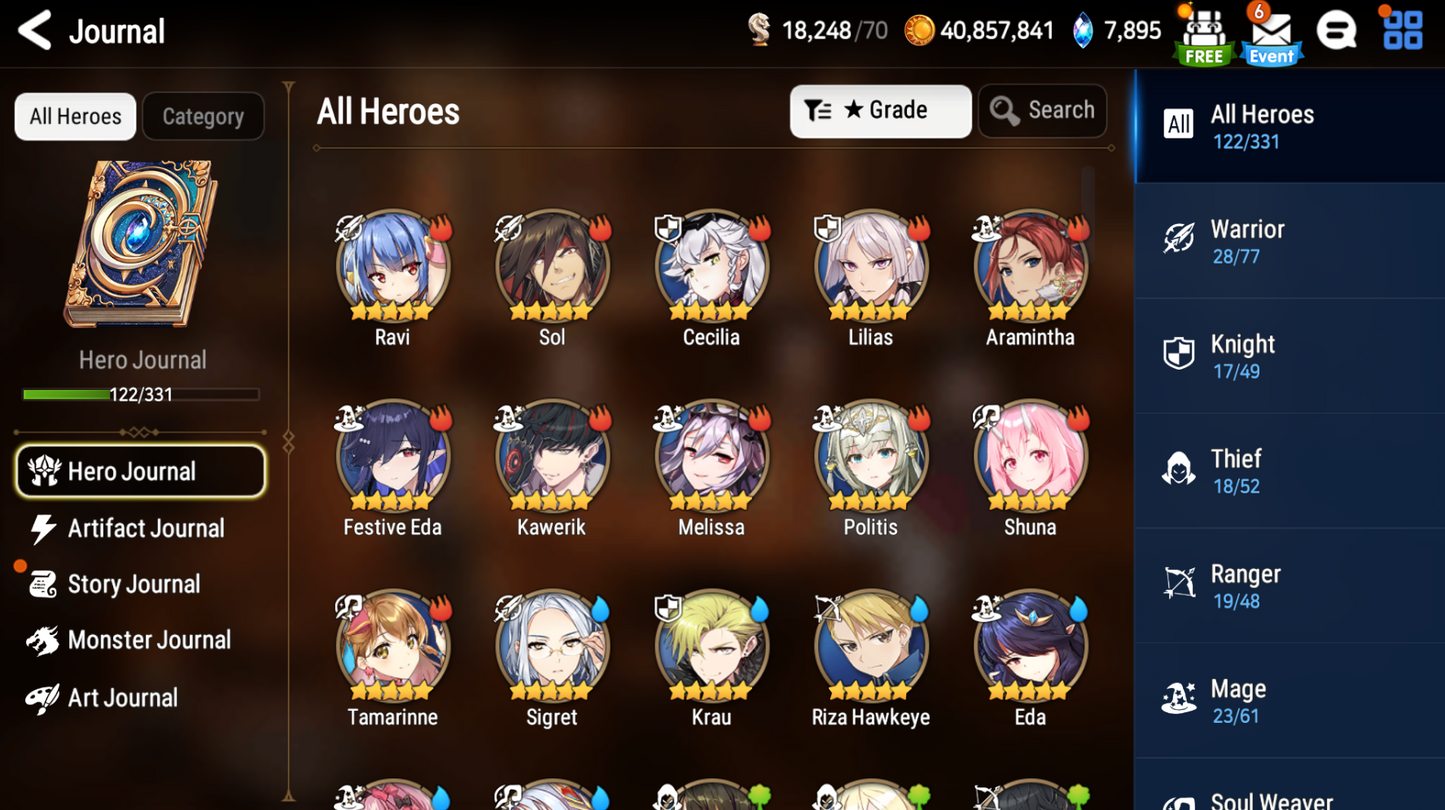This screenshot has width=1445, height=810.
Task: Select the Knight class filter
Action: [1288, 355]
